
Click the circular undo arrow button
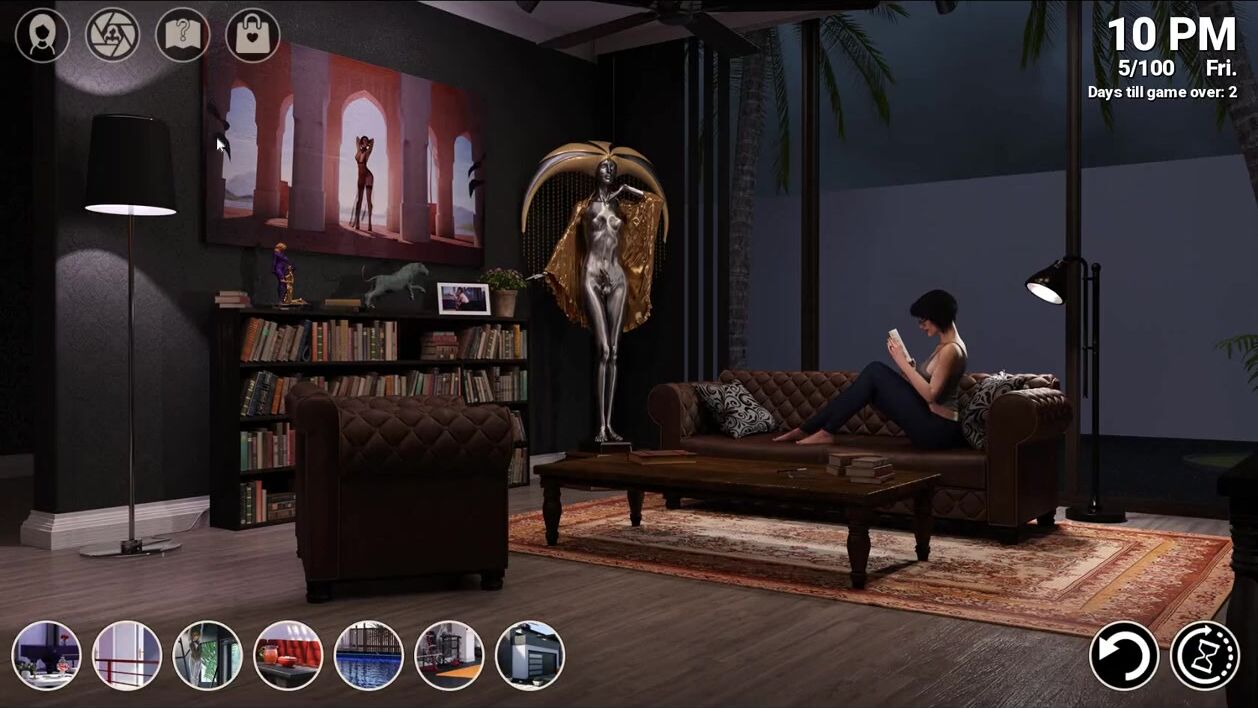[1124, 656]
